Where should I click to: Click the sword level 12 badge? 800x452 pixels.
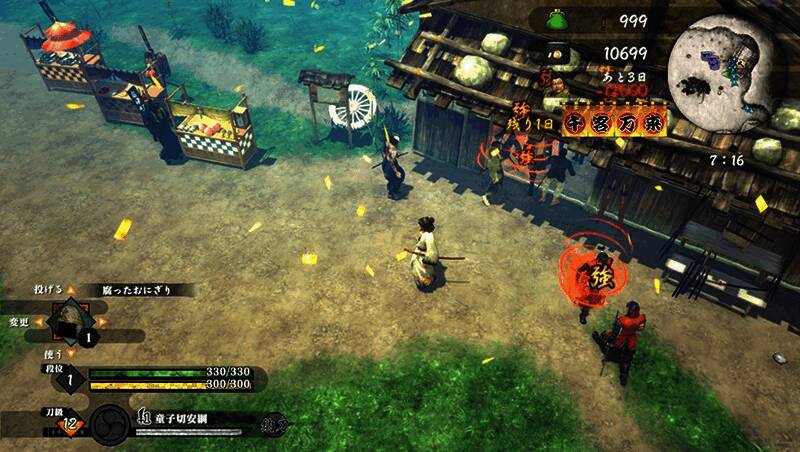click(x=70, y=425)
